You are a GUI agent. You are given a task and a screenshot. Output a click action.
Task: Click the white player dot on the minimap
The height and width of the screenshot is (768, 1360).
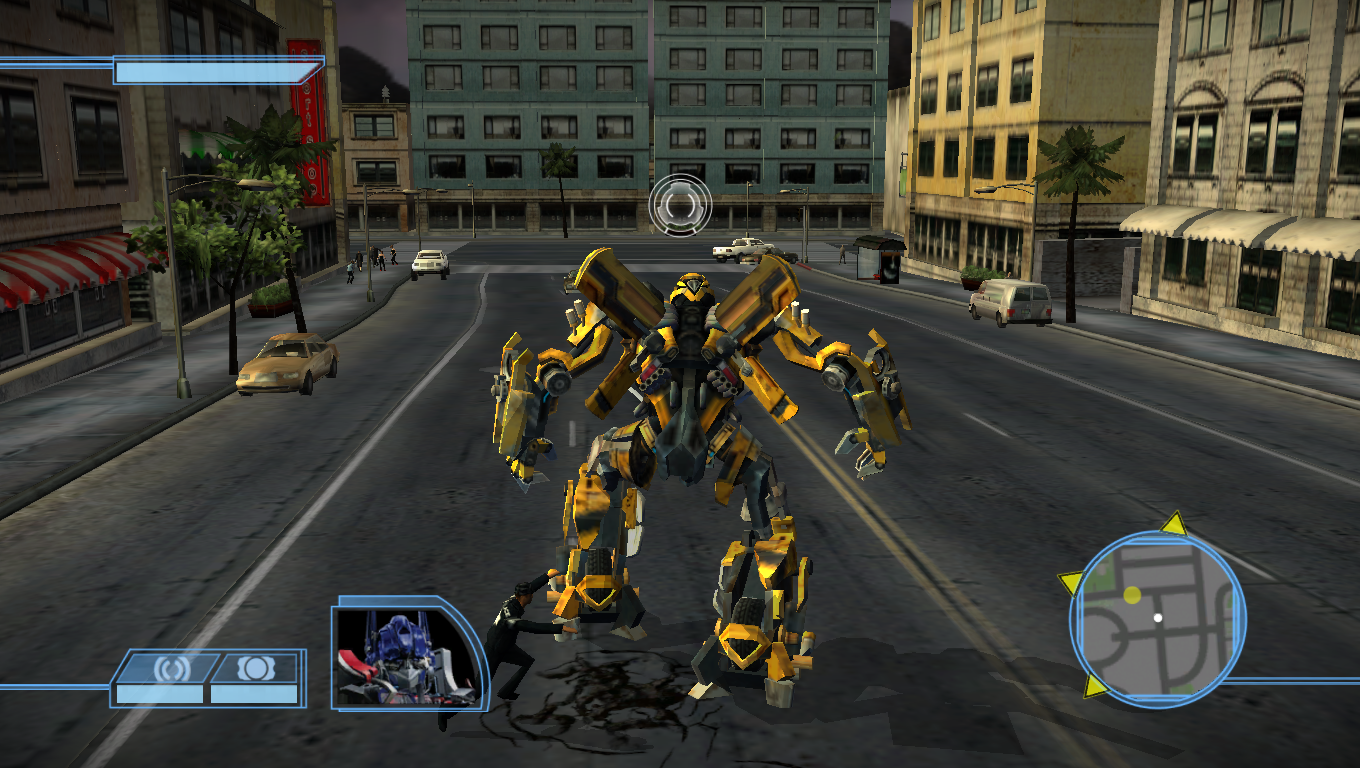(x=1159, y=617)
